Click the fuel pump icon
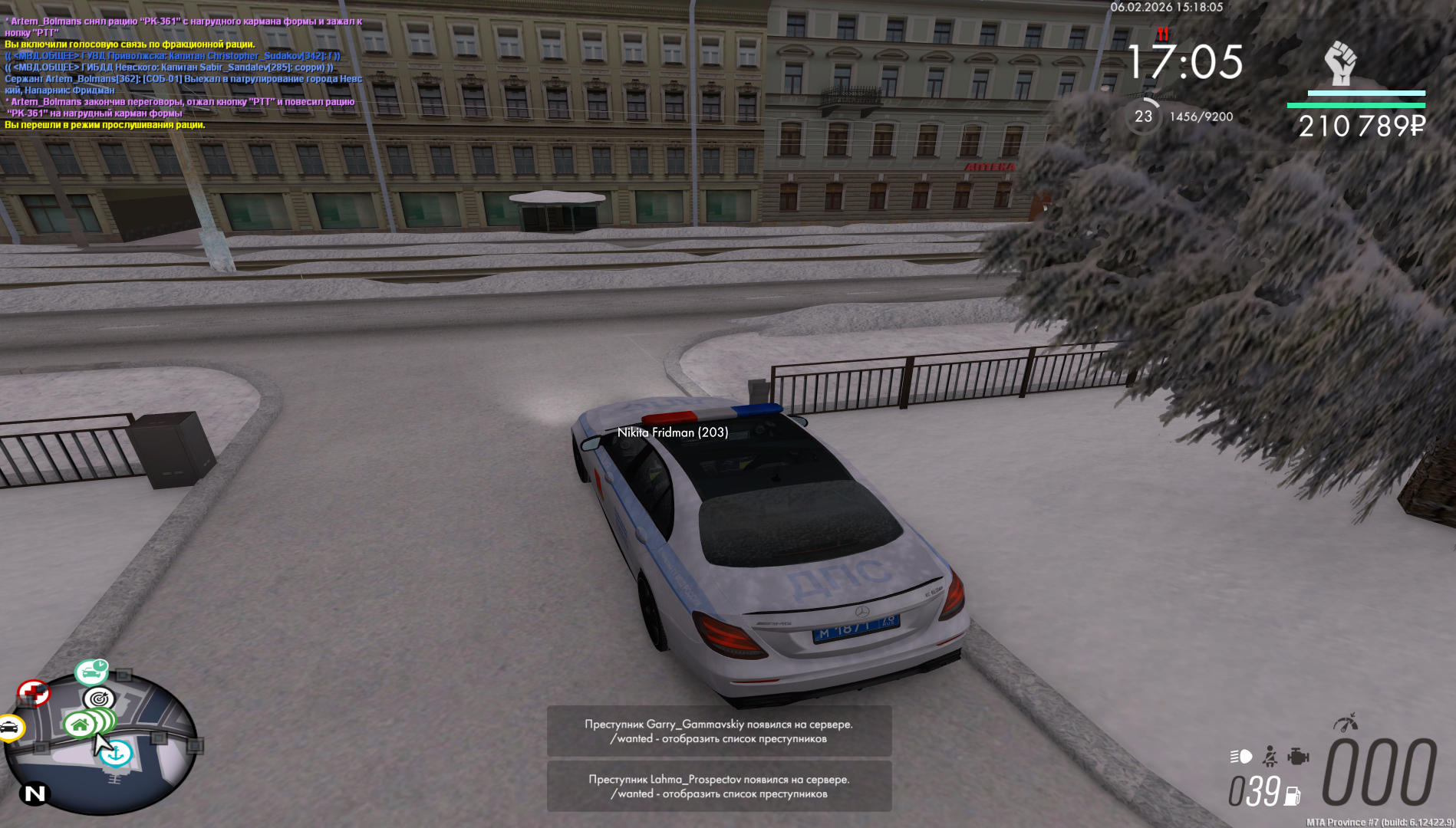 pos(1293,796)
